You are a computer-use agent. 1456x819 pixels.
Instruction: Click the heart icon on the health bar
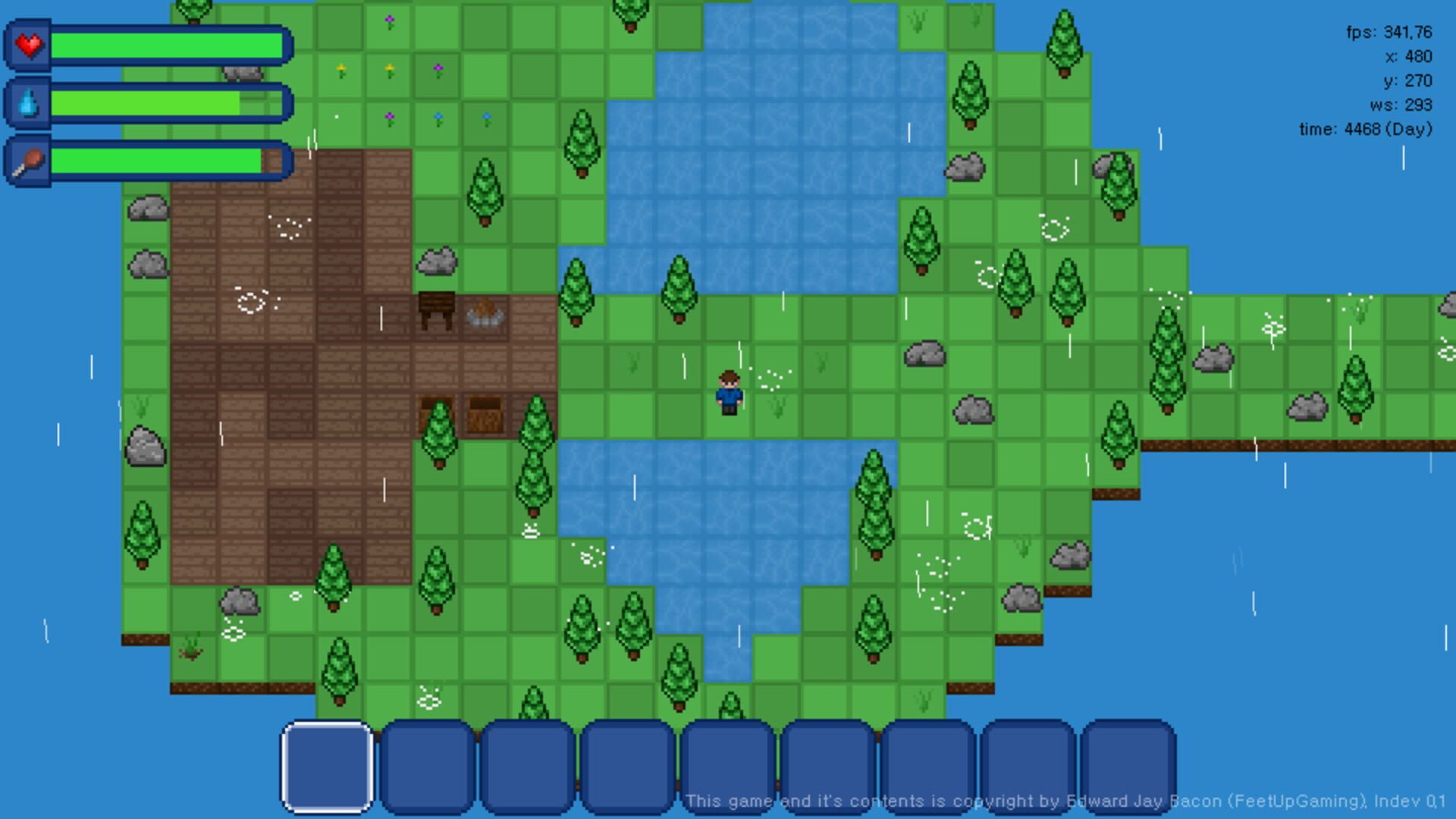(29, 45)
